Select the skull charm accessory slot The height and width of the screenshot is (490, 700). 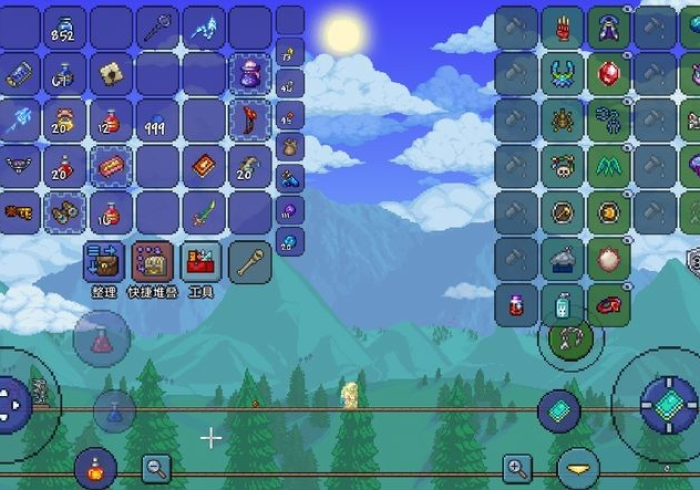[x=562, y=165]
